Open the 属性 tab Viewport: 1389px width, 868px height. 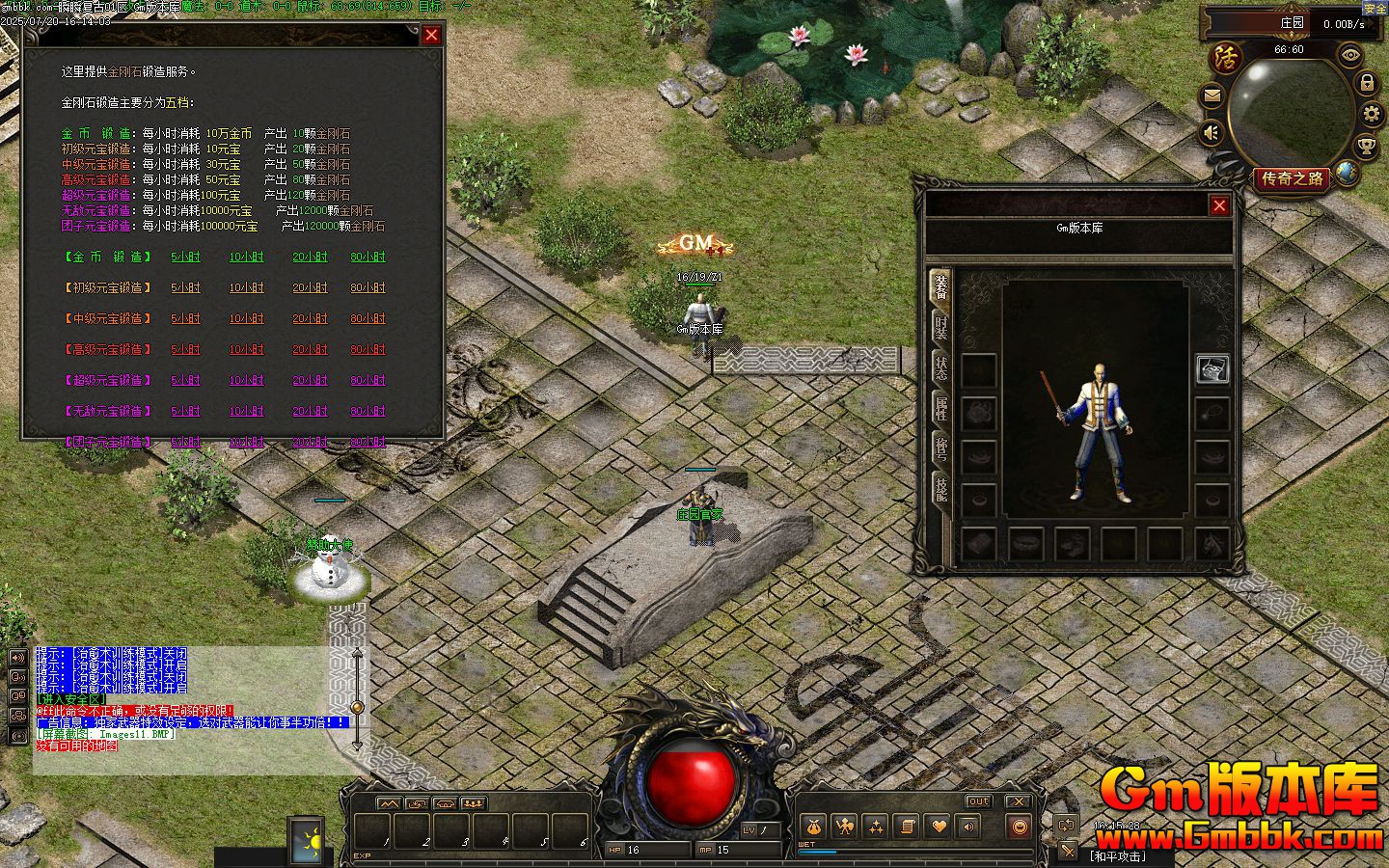coord(940,409)
